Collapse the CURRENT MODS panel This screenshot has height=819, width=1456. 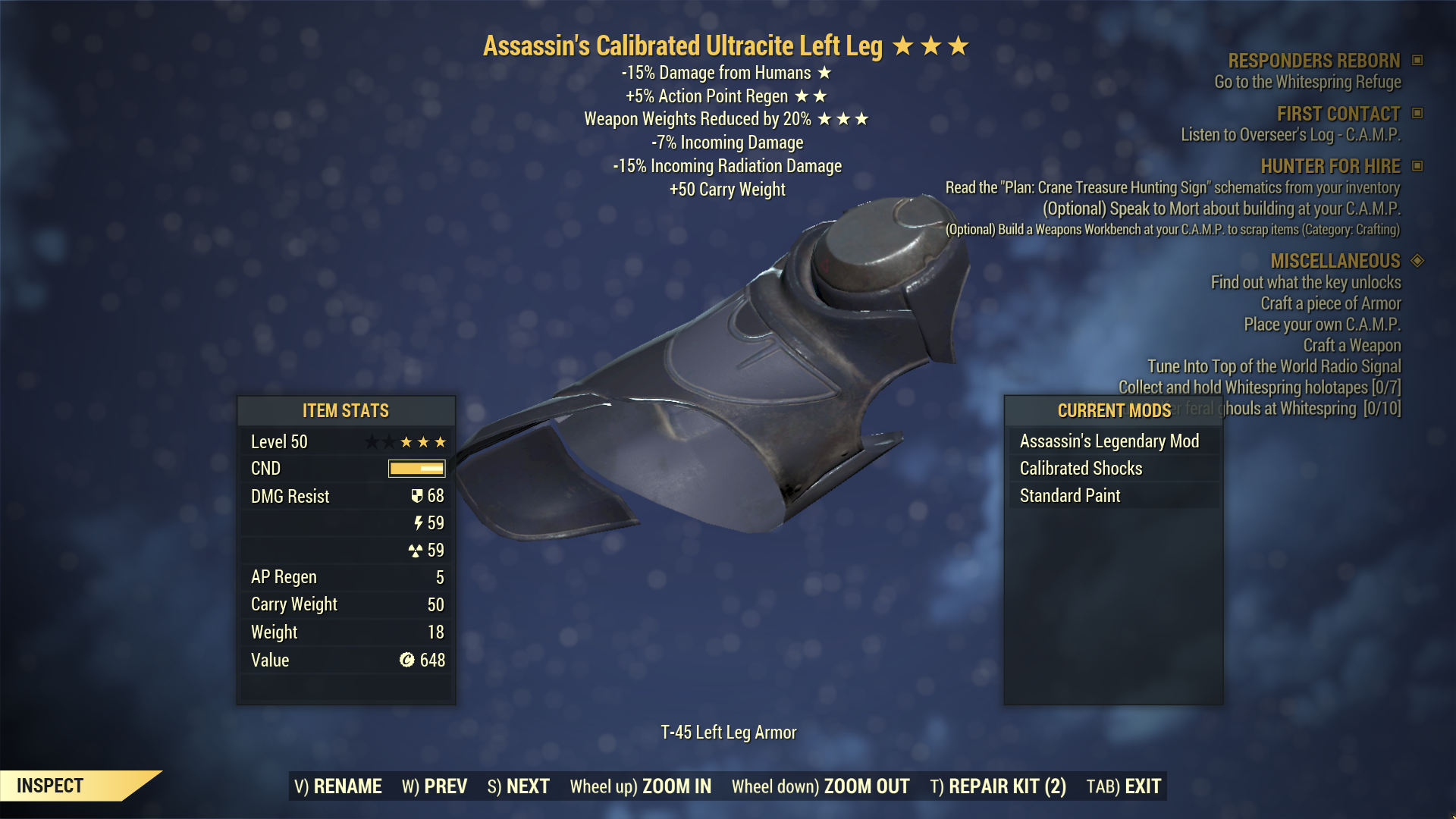pos(1113,411)
